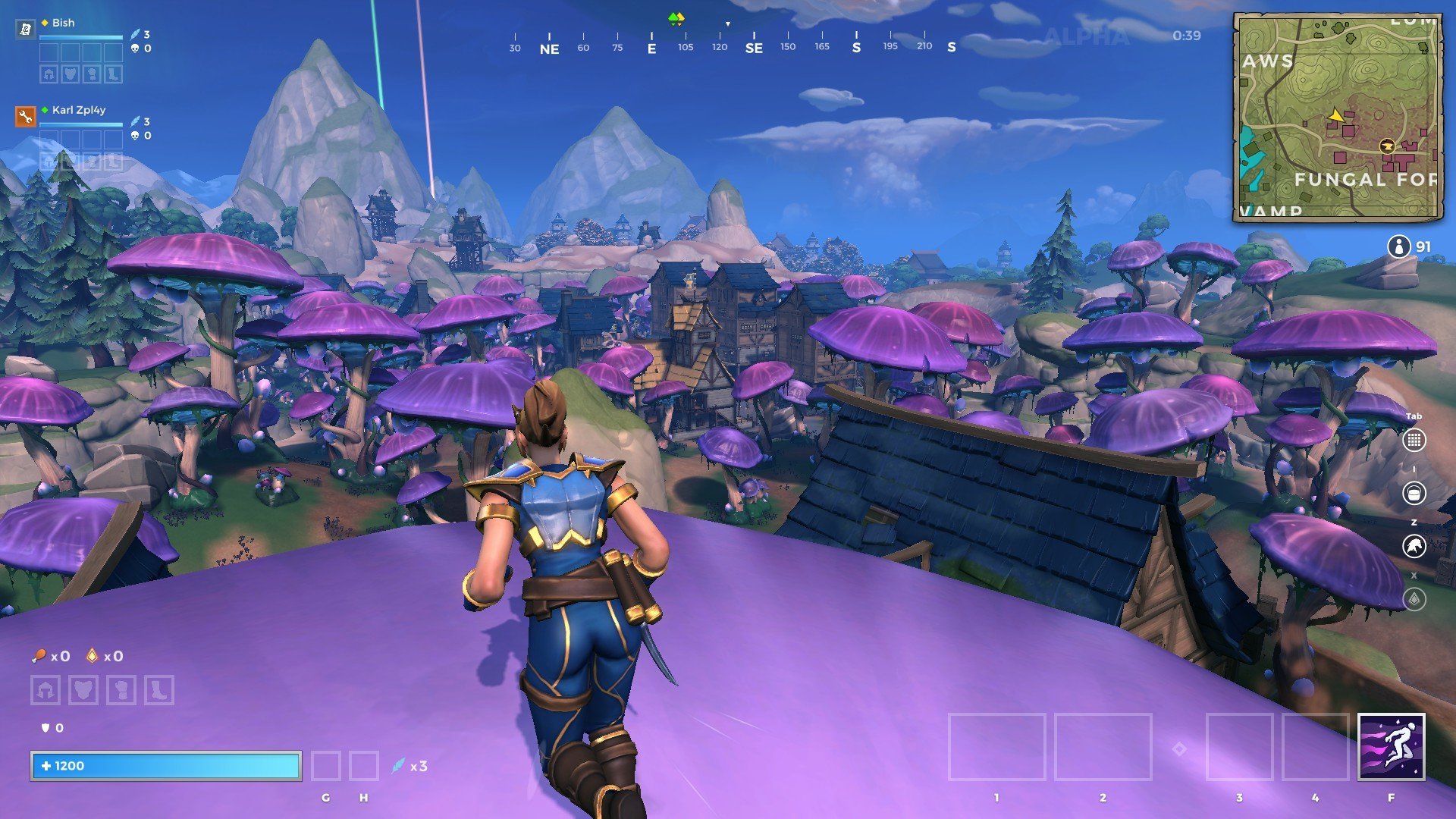Select teammate Bish's class portrait
1456x819 pixels.
tap(25, 30)
